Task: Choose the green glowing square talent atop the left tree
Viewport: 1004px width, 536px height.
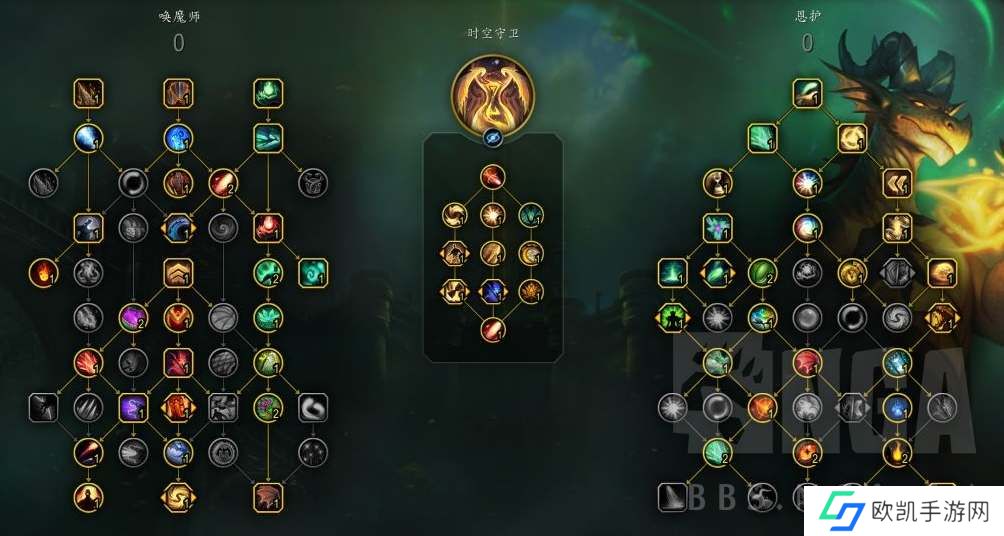Action: tap(268, 93)
